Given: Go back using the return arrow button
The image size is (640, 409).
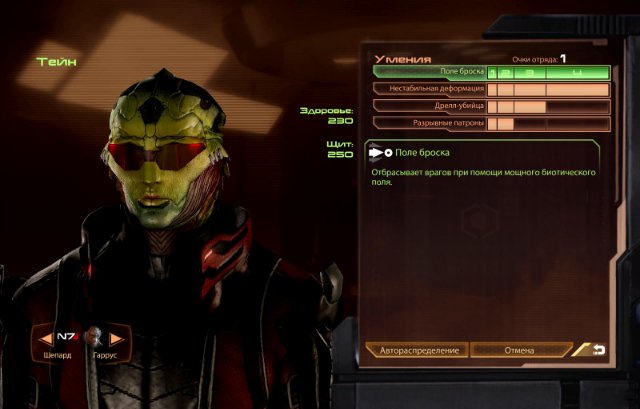Looking at the screenshot, I should [x=595, y=350].
